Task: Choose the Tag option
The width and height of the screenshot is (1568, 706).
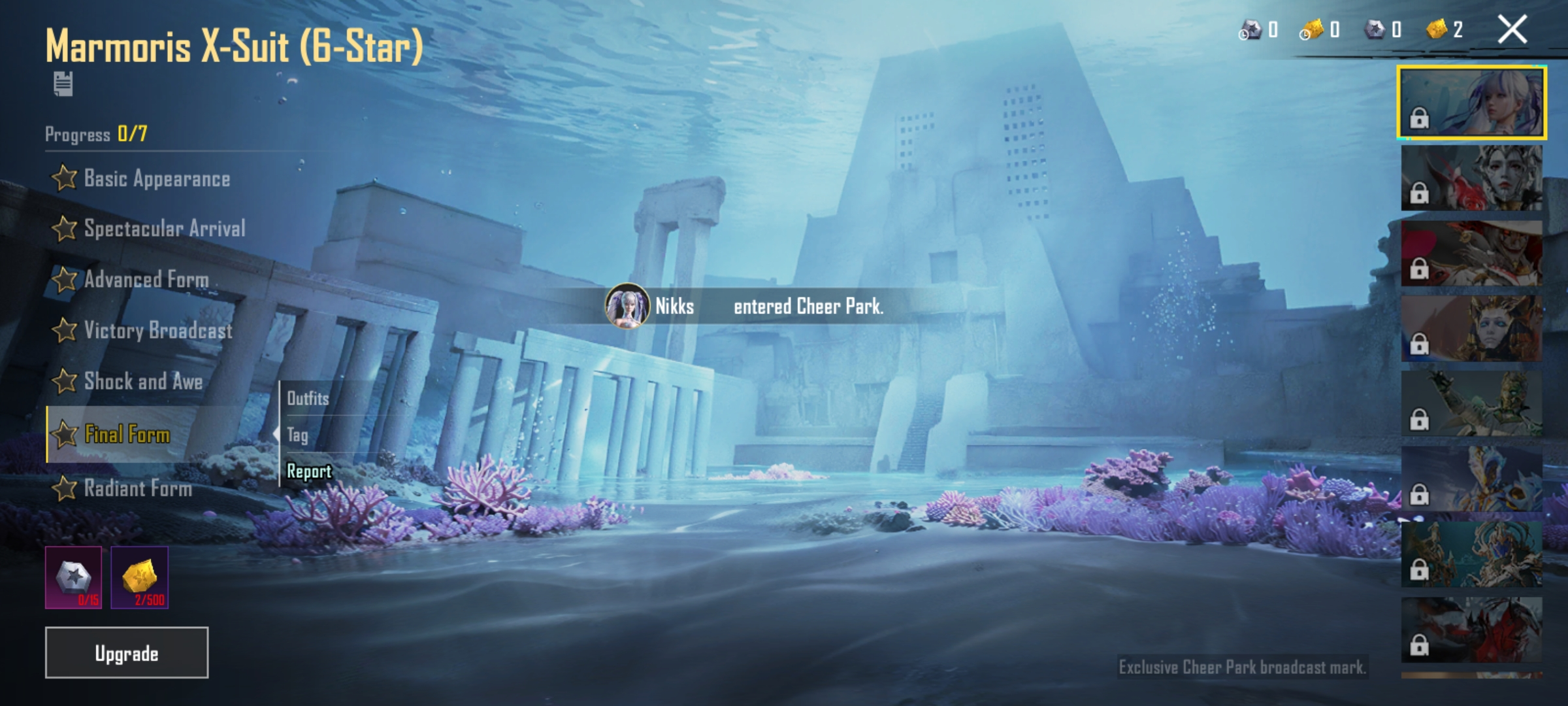Action: [298, 435]
